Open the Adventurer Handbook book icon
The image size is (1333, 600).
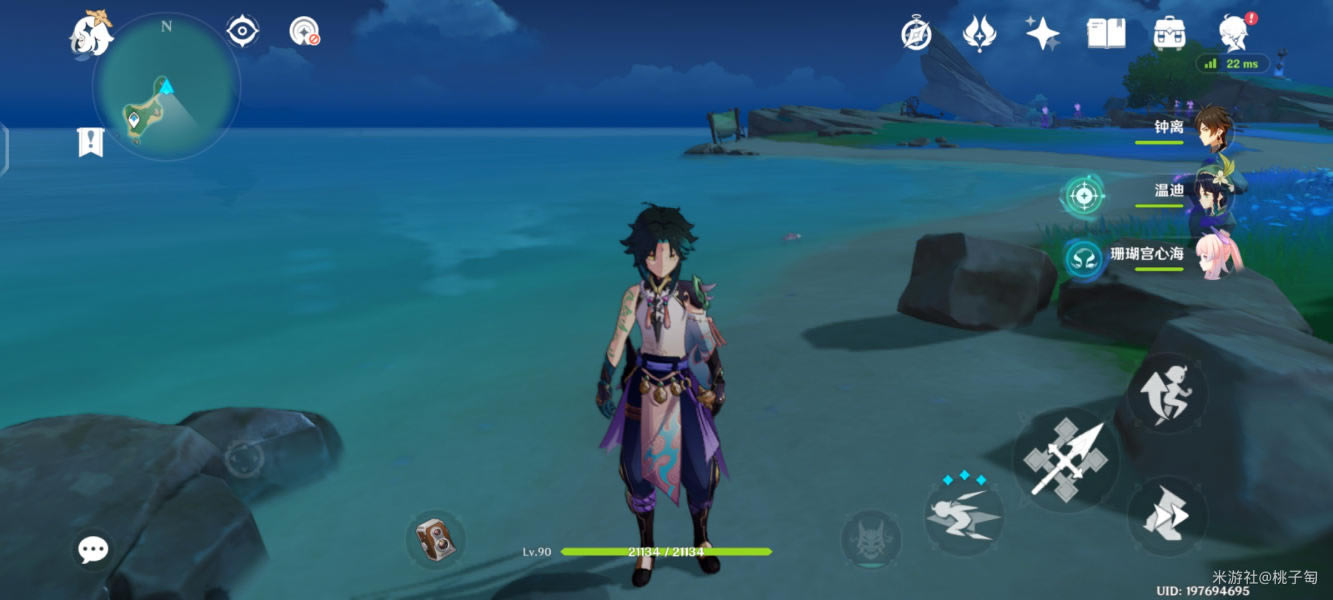1106,34
